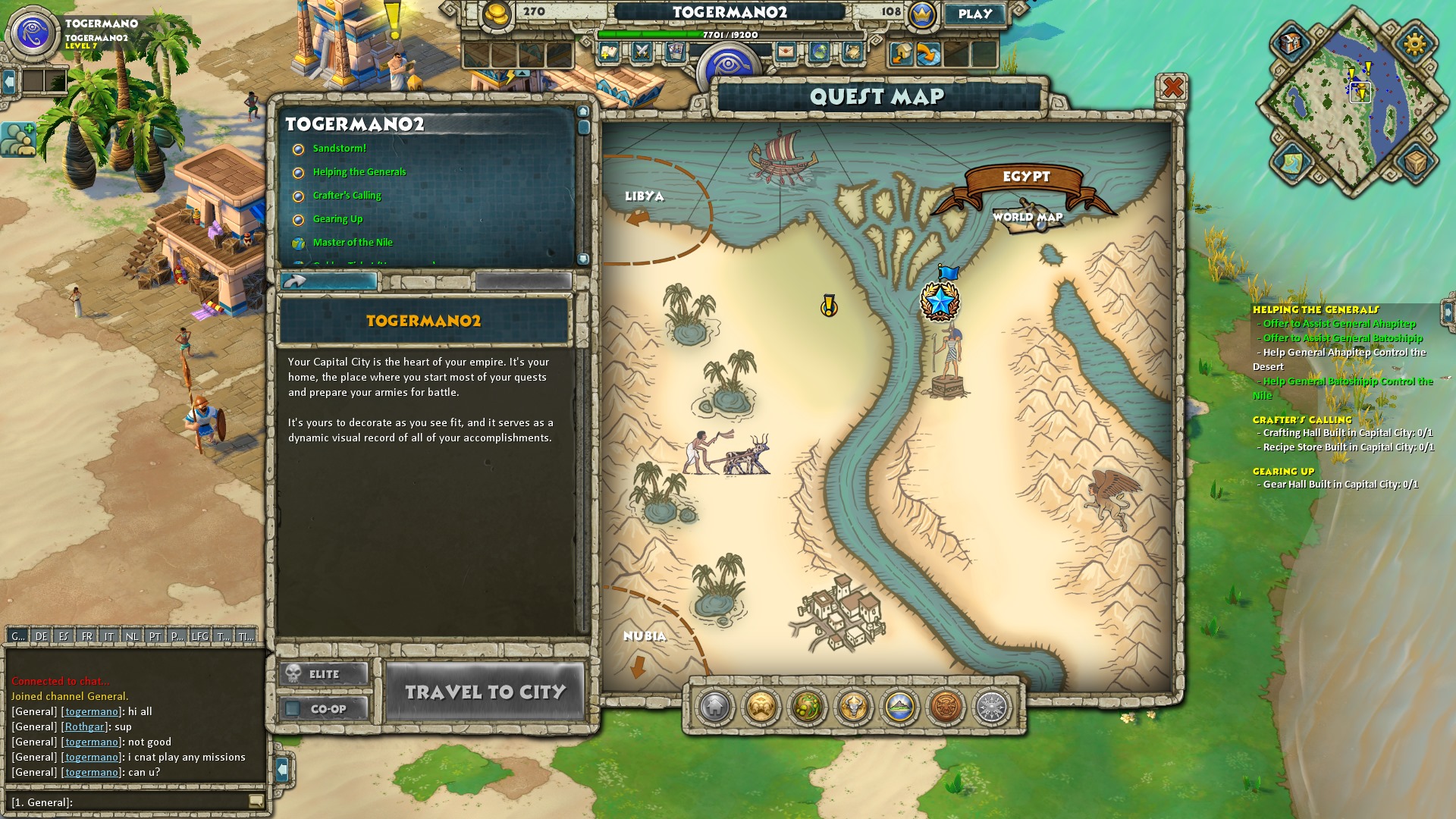The width and height of the screenshot is (1456, 819).
Task: Switch to the LFG chat channel tab
Action: pyautogui.click(x=199, y=636)
